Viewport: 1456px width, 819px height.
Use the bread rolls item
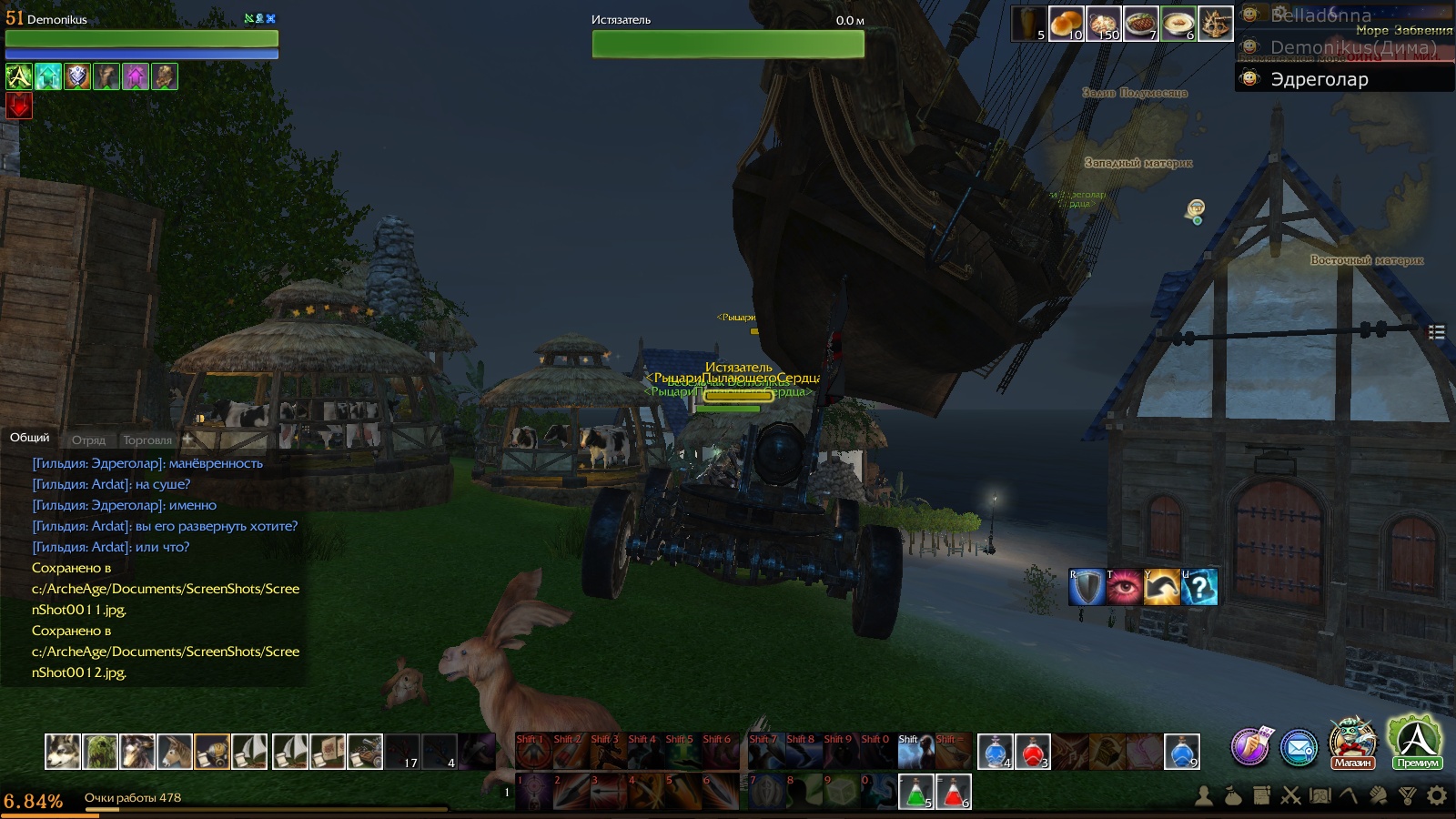1066,23
